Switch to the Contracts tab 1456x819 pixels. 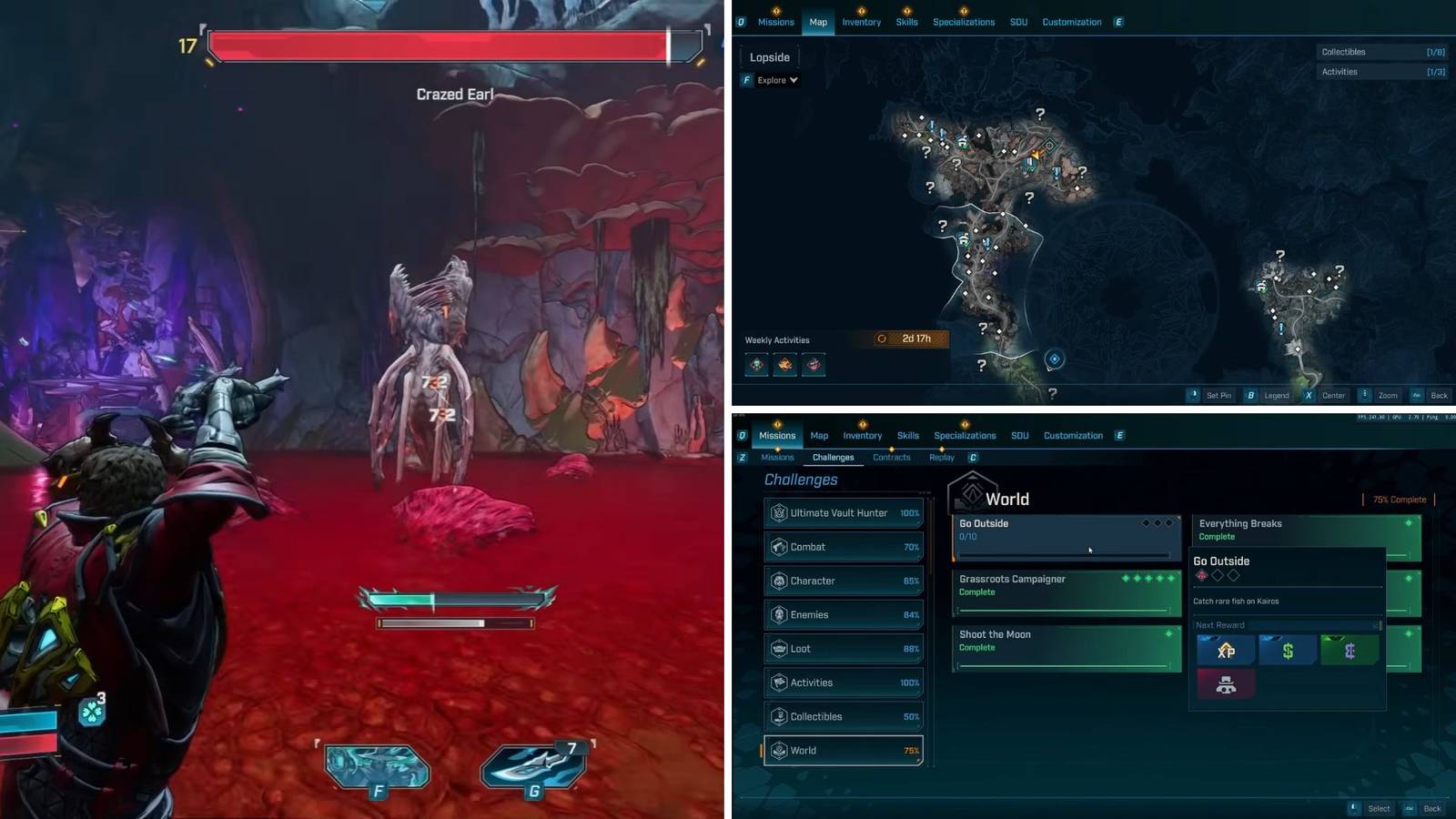pyautogui.click(x=891, y=458)
